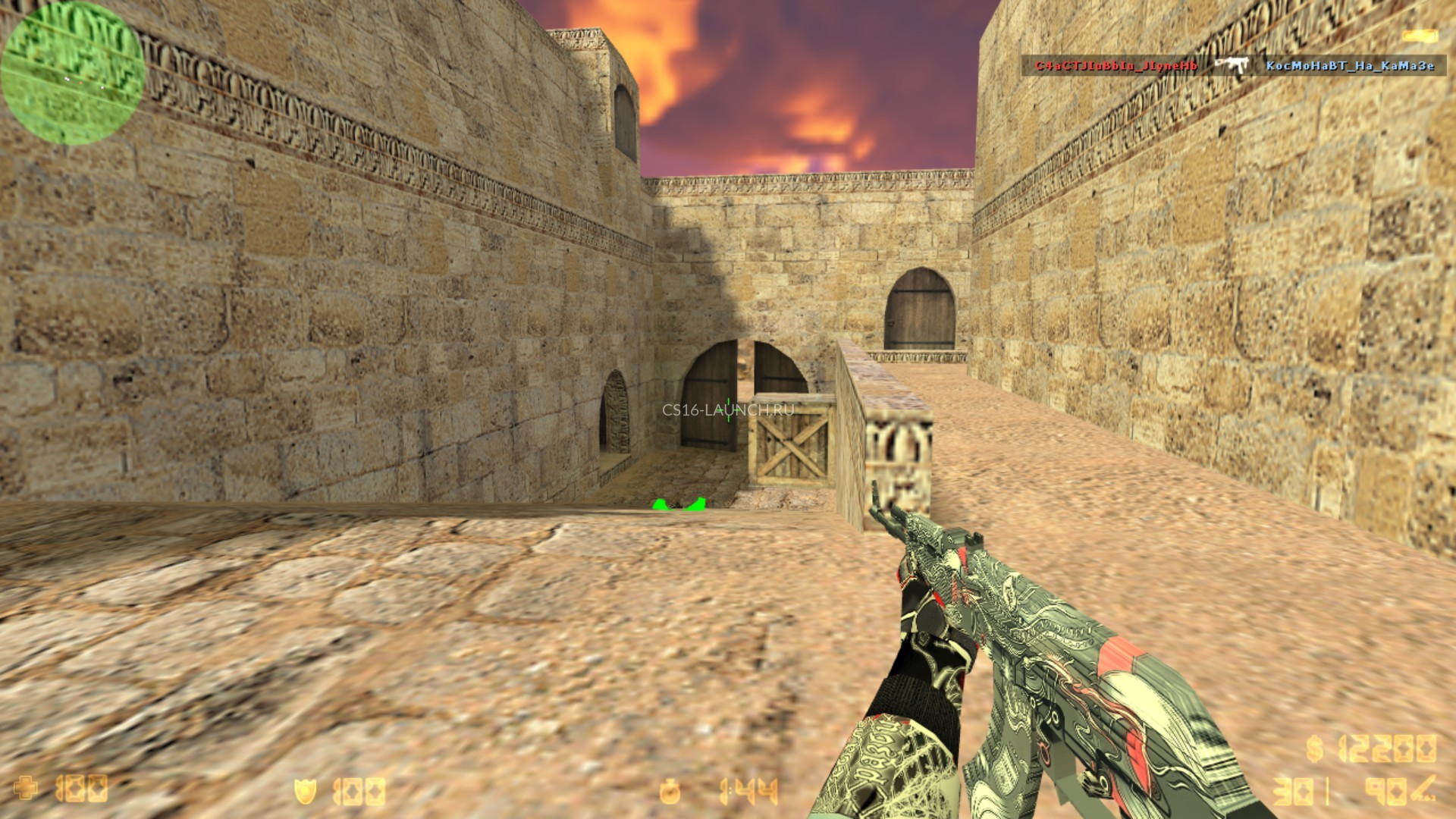Click the health cross icon
The height and width of the screenshot is (819, 1456).
pyautogui.click(x=26, y=788)
